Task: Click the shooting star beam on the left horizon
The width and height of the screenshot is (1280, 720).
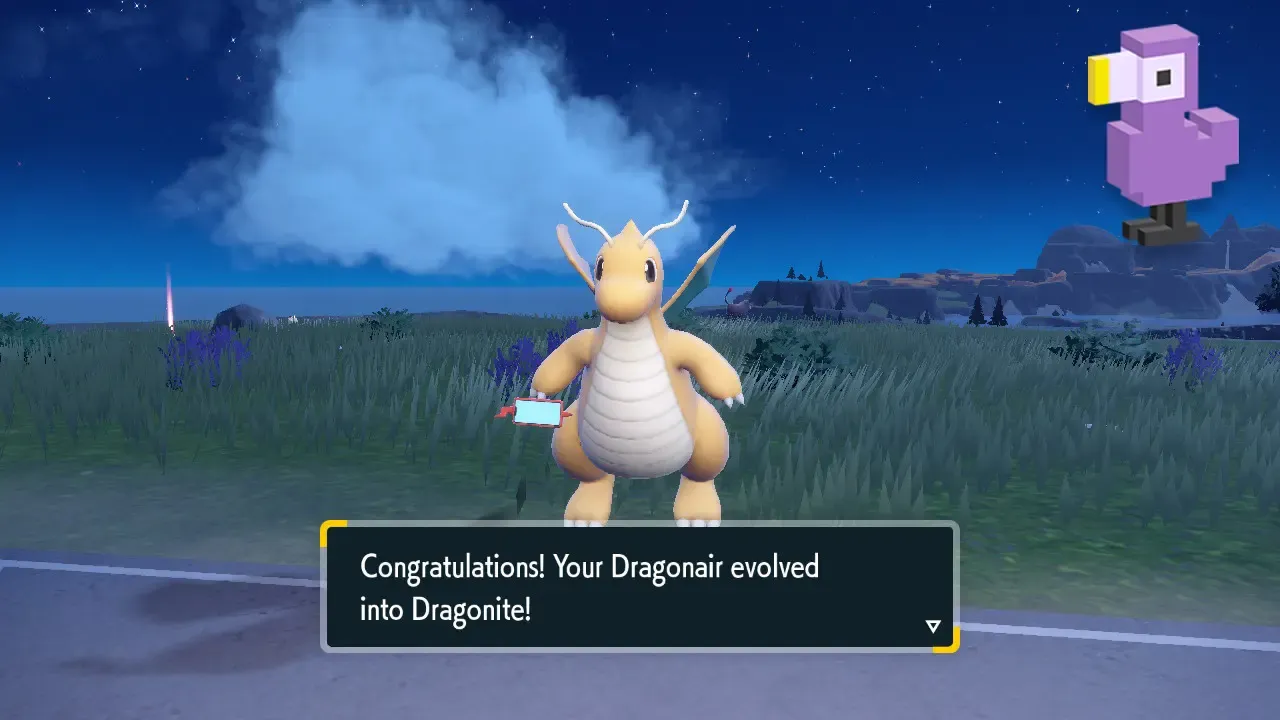Action: (172, 300)
